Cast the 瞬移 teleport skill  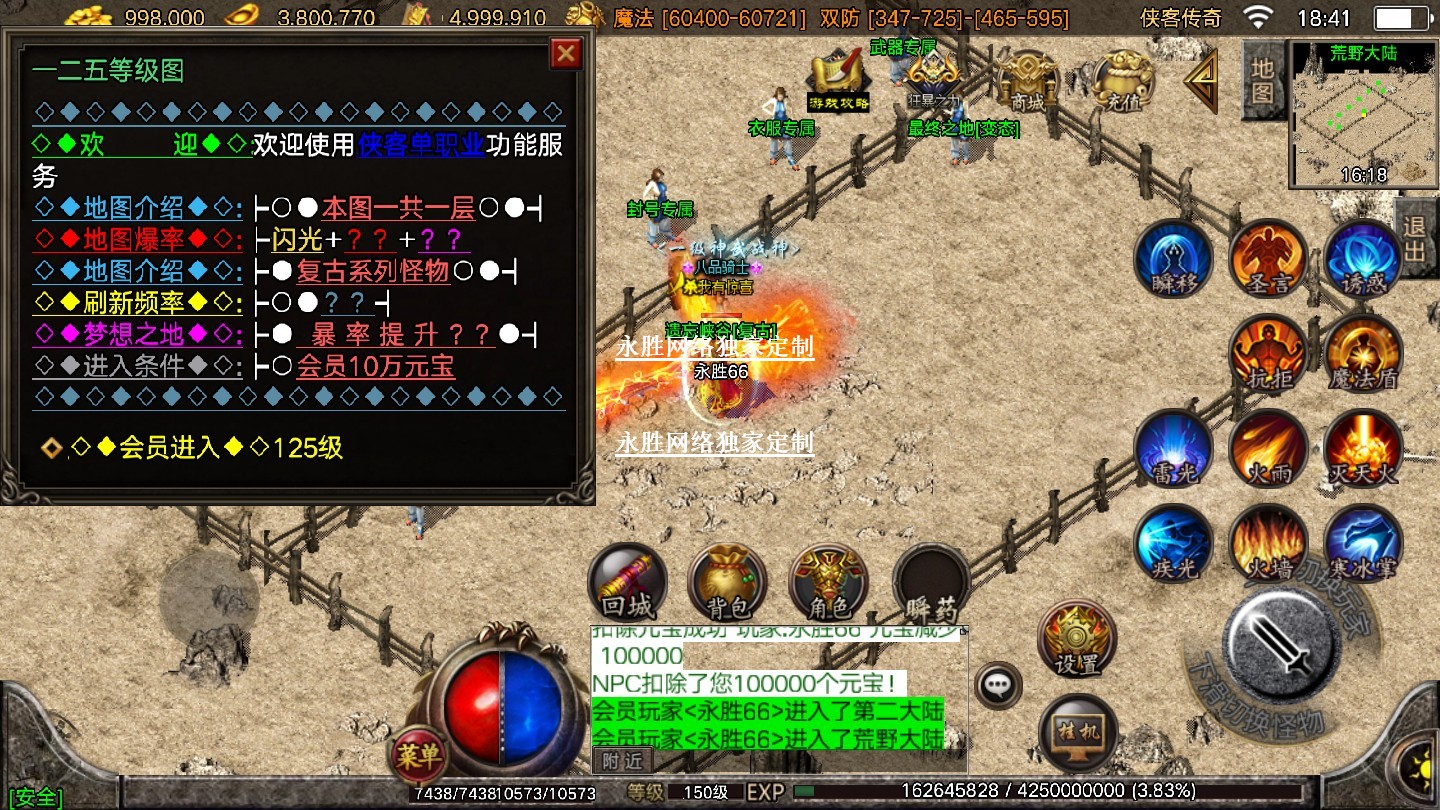point(1173,258)
